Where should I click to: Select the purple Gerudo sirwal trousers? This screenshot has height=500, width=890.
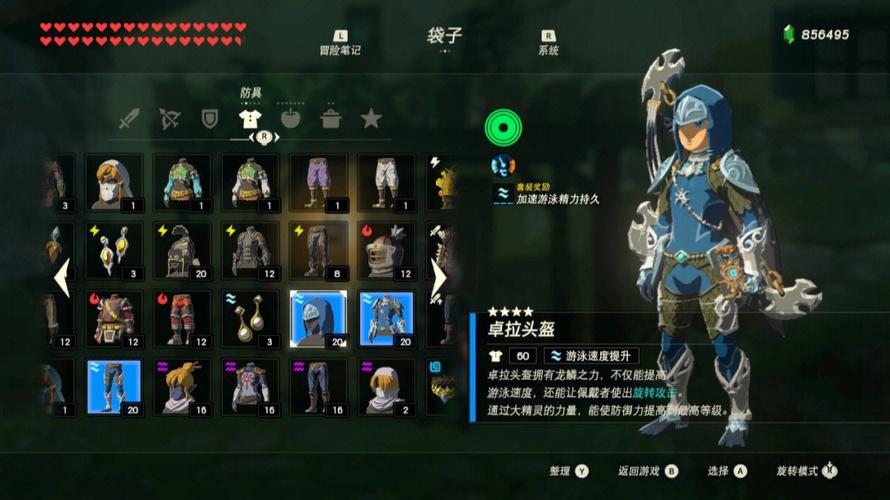318,181
